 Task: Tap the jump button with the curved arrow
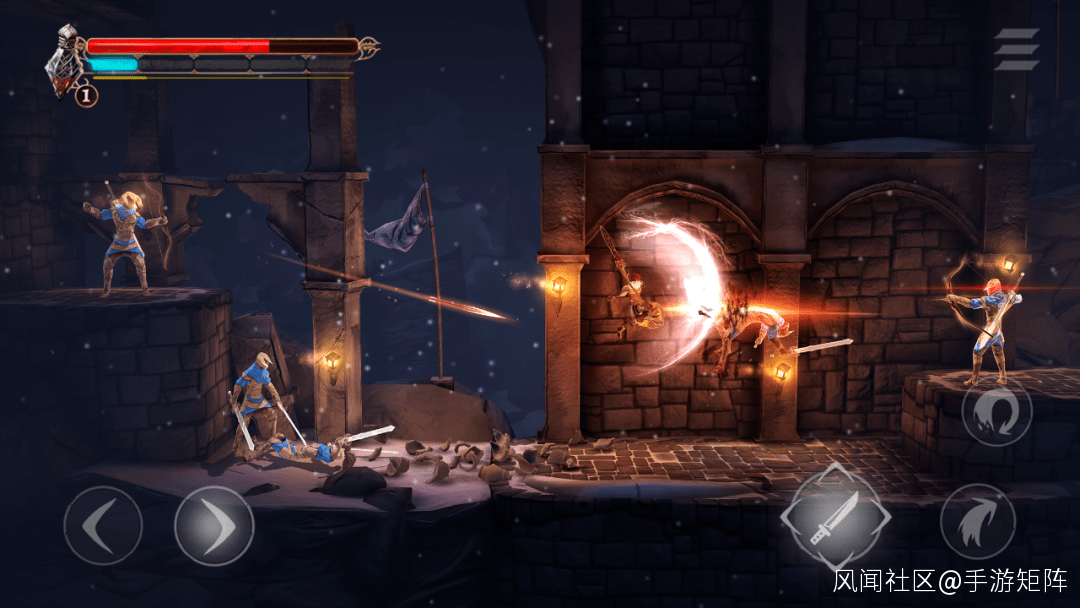pos(977,522)
